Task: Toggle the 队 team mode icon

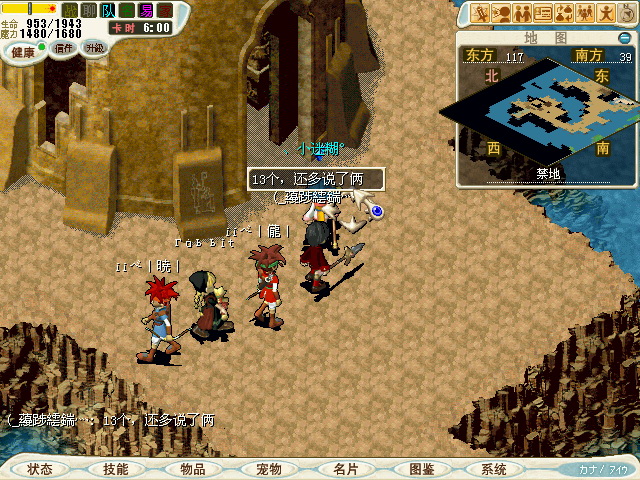Action: 108,10
